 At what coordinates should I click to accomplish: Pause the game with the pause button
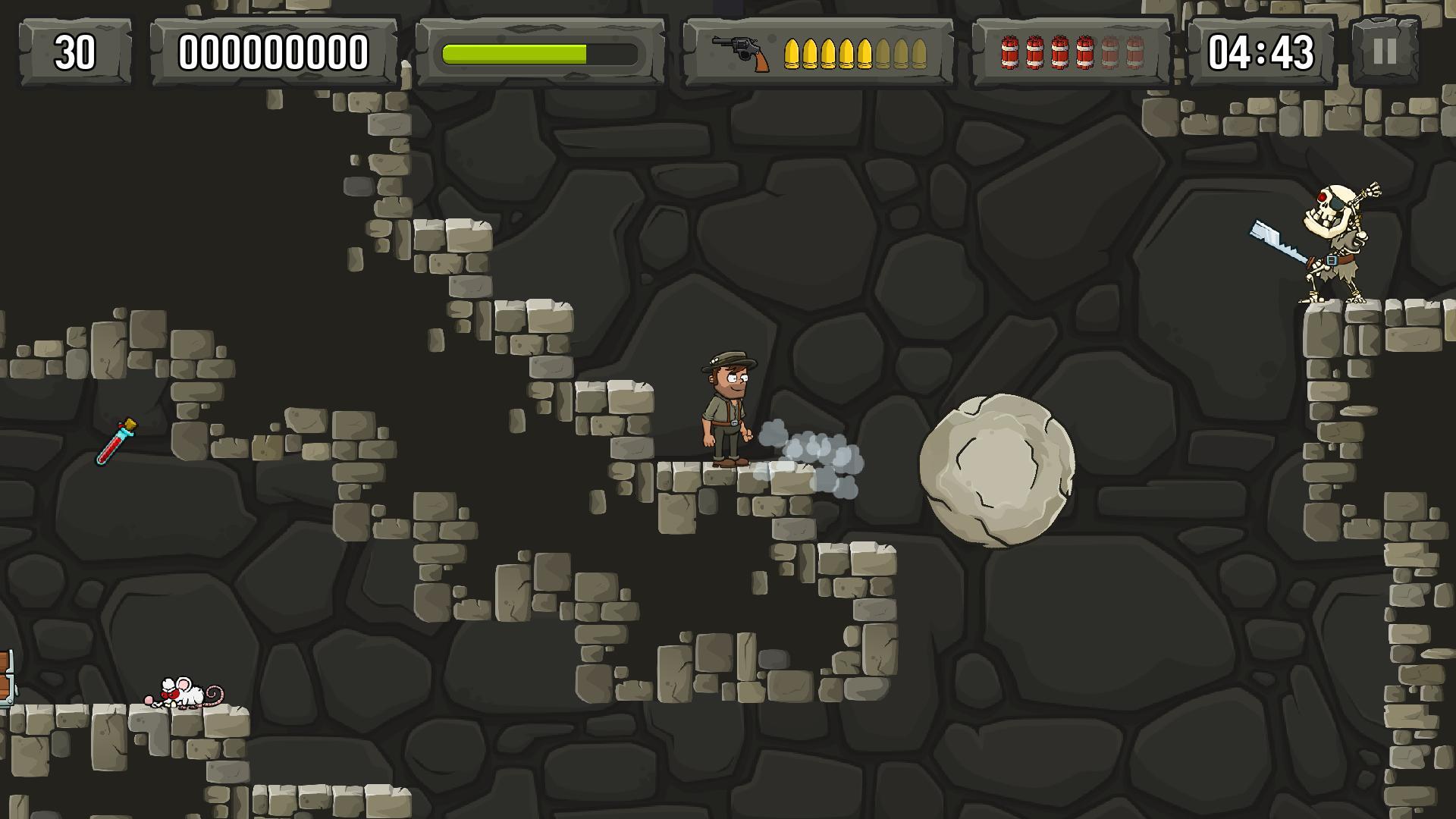(1384, 52)
